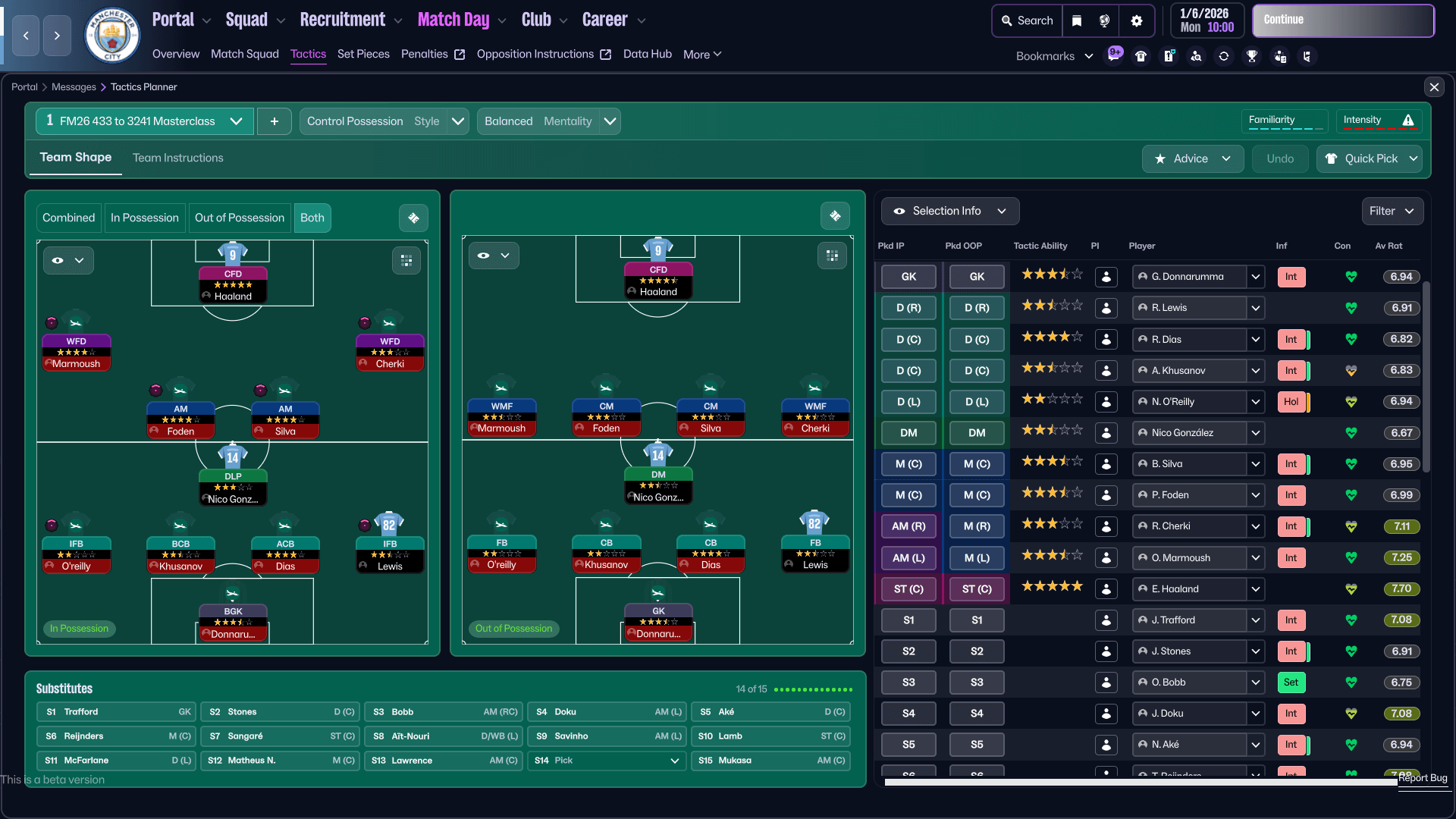Click the sync/refresh icon near bookmarks
Image resolution: width=1456 pixels, height=819 pixels.
[x=1224, y=56]
